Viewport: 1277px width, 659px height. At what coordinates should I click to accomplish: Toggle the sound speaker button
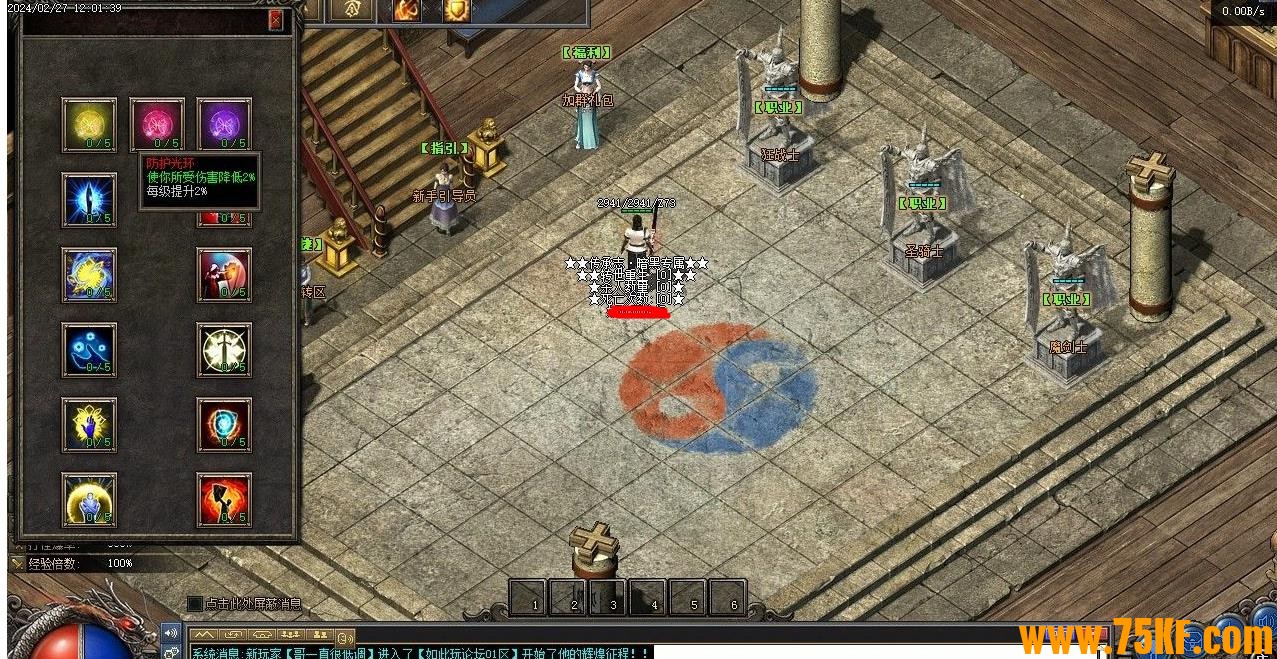pyautogui.click(x=171, y=632)
